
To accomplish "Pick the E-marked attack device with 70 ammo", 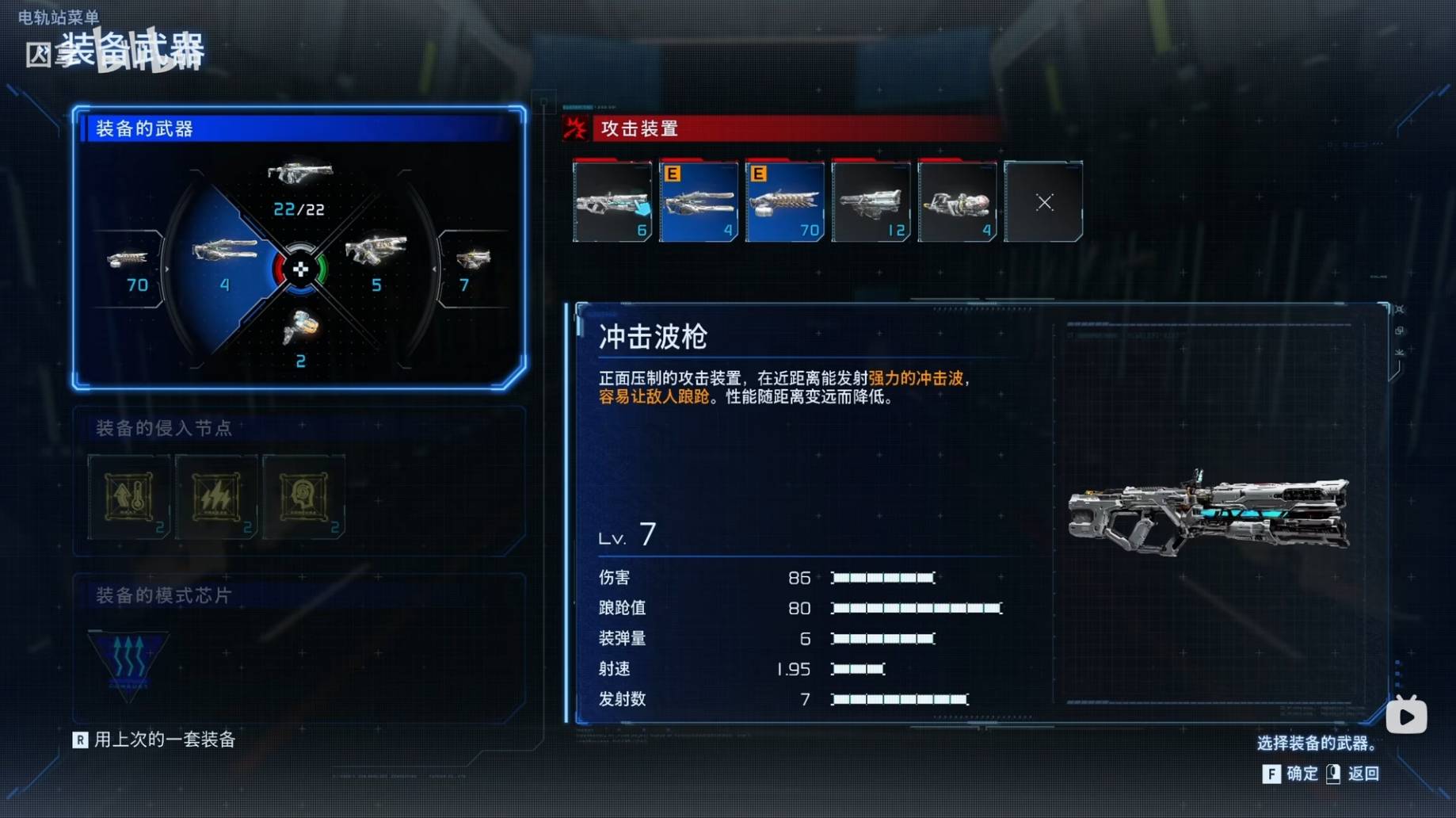I will (x=784, y=202).
